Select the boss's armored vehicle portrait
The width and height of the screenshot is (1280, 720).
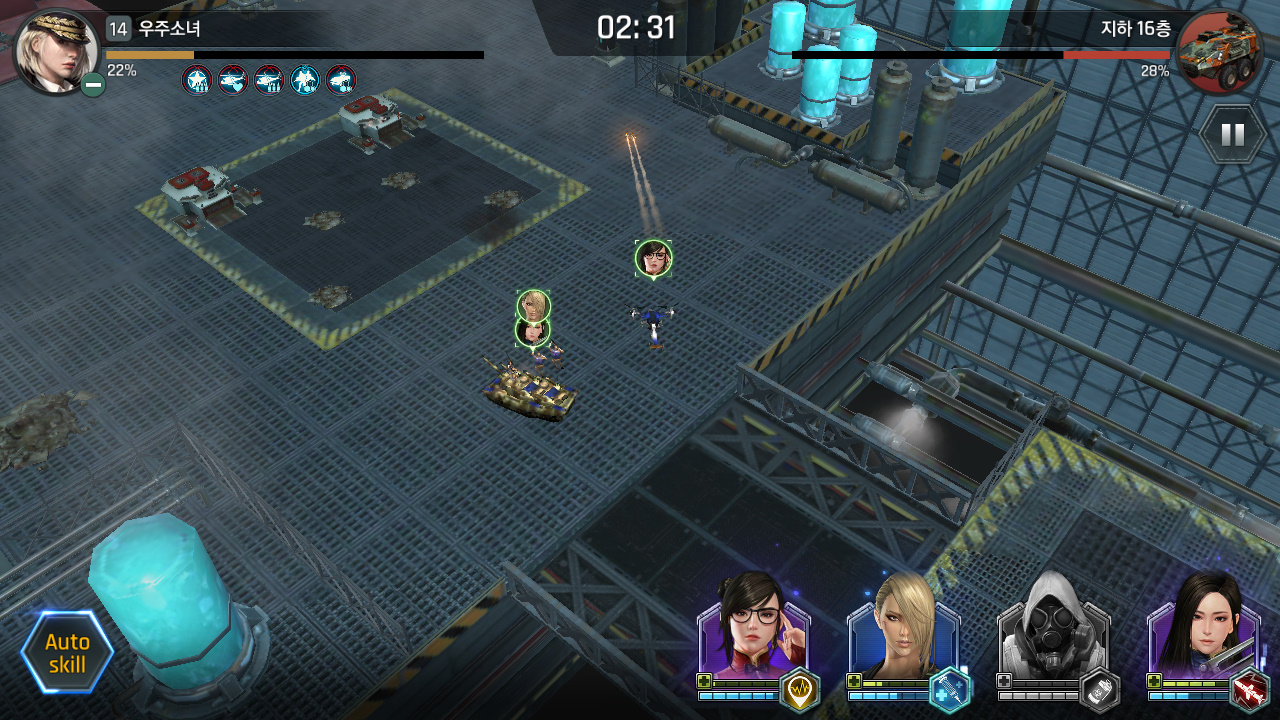coord(1218,52)
